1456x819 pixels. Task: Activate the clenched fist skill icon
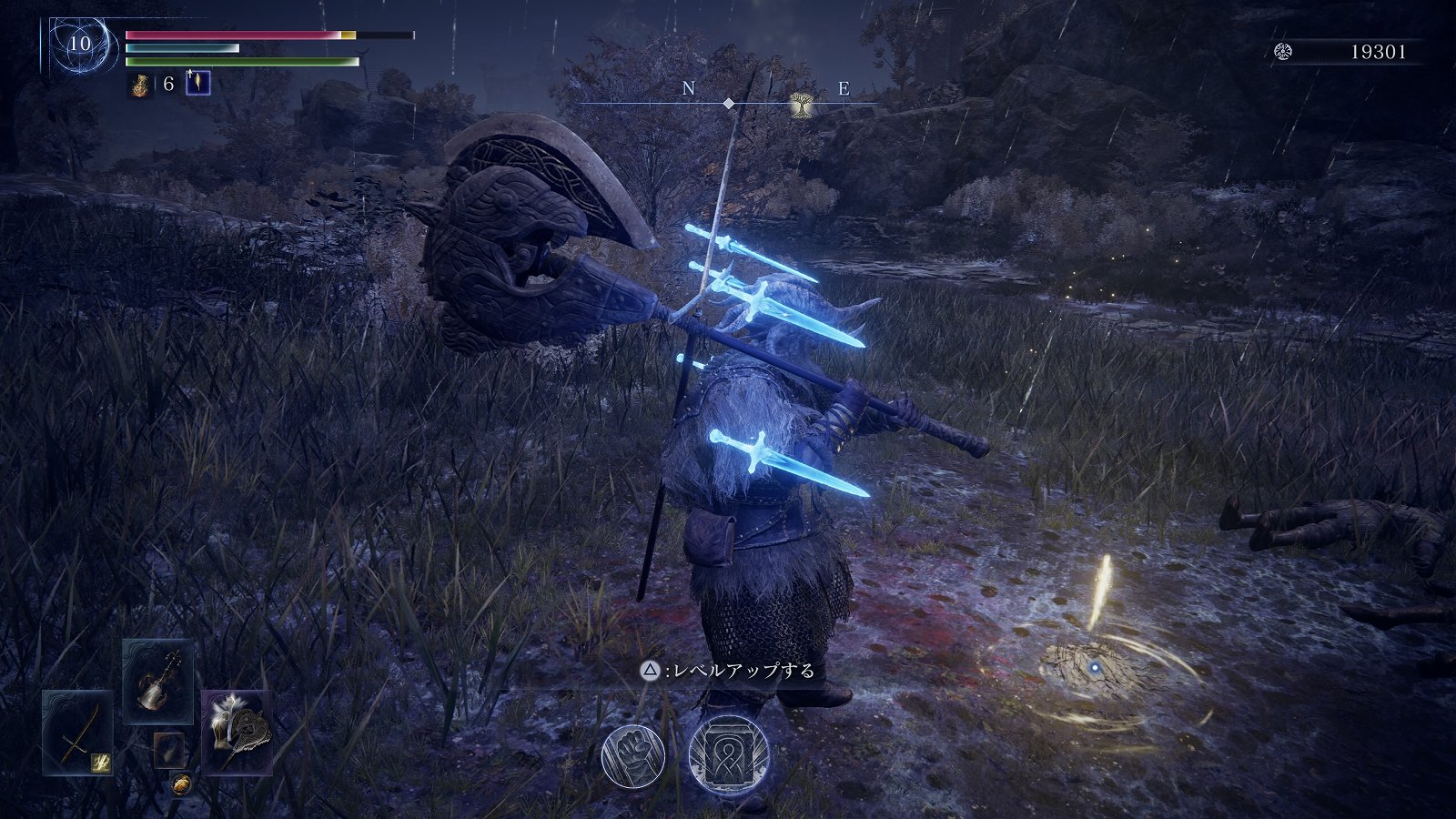[632, 755]
